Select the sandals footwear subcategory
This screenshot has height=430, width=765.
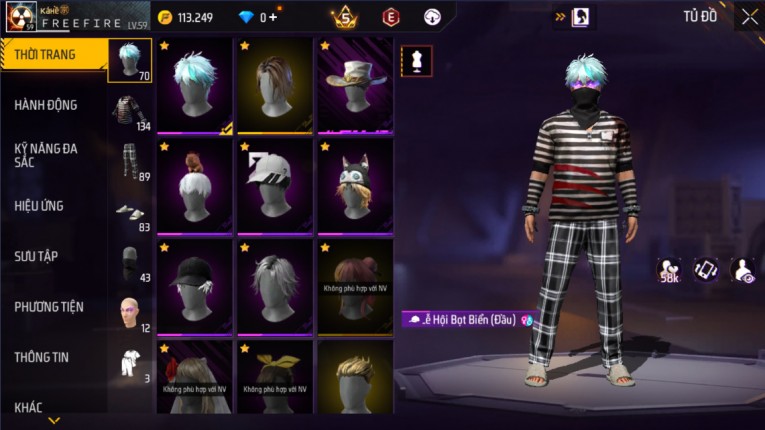coord(129,212)
